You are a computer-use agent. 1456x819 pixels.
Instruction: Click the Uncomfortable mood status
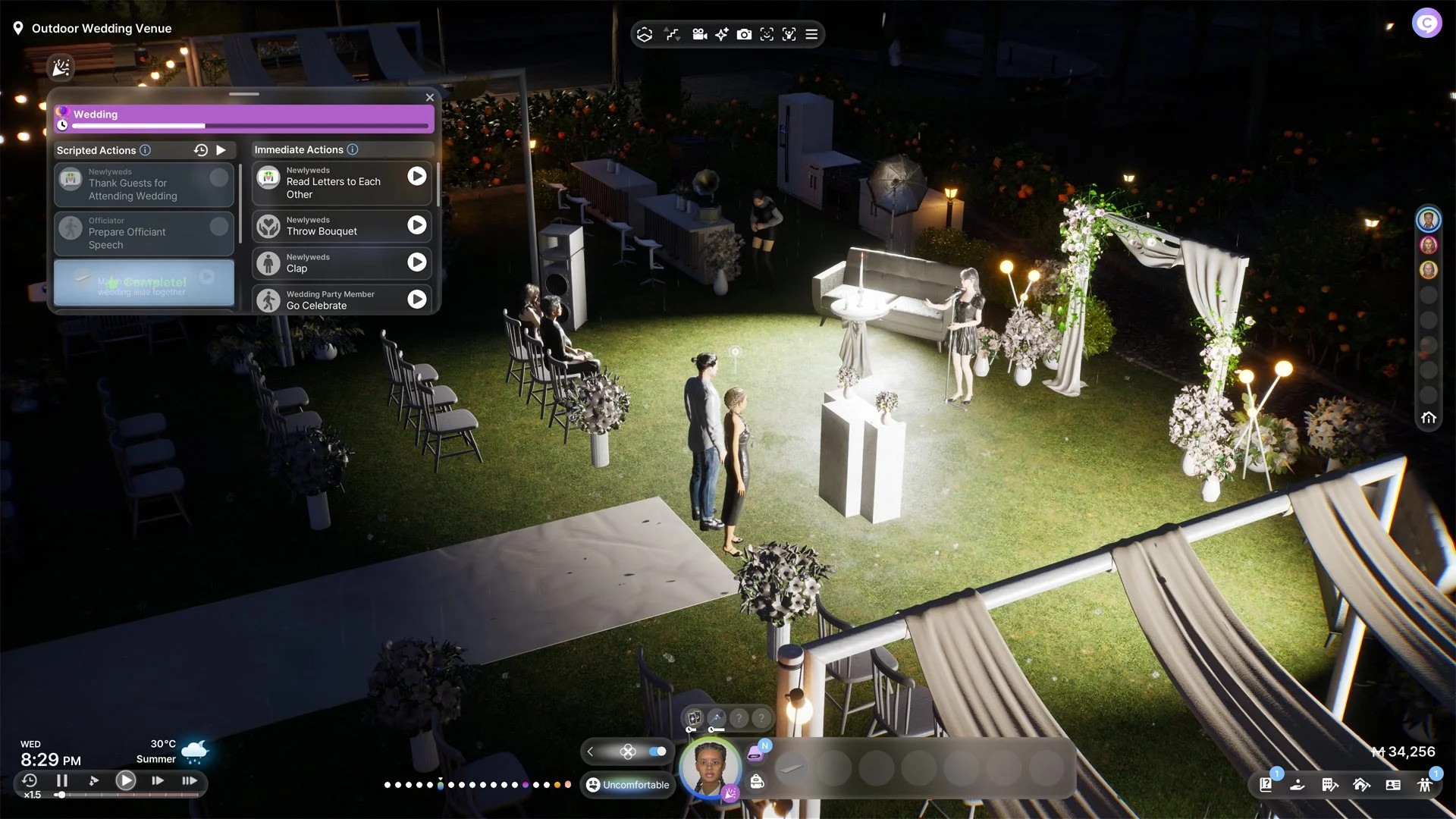(x=628, y=785)
